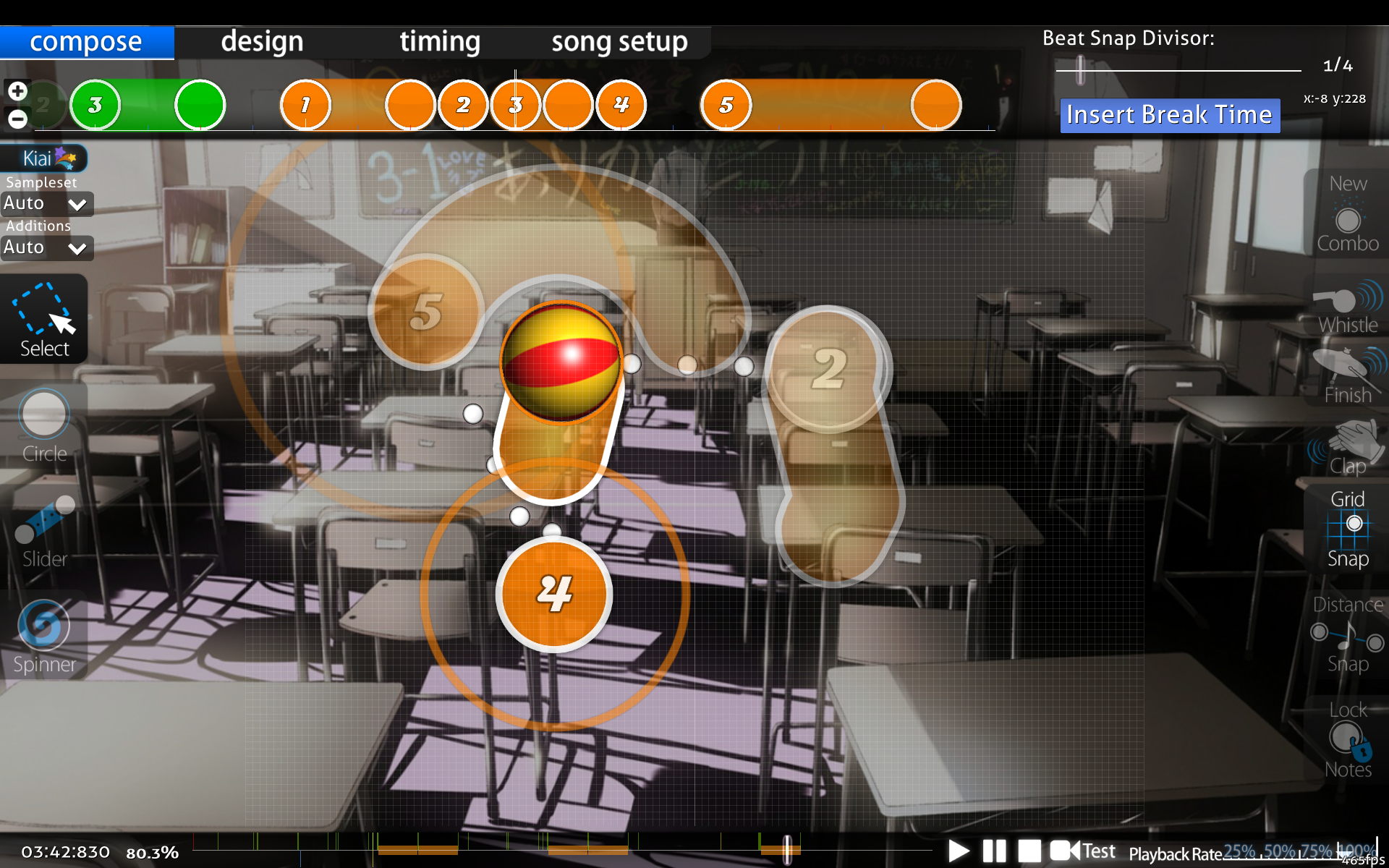Enable the Whistle hitsound
This screenshot has height=868, width=1389.
tap(1347, 307)
